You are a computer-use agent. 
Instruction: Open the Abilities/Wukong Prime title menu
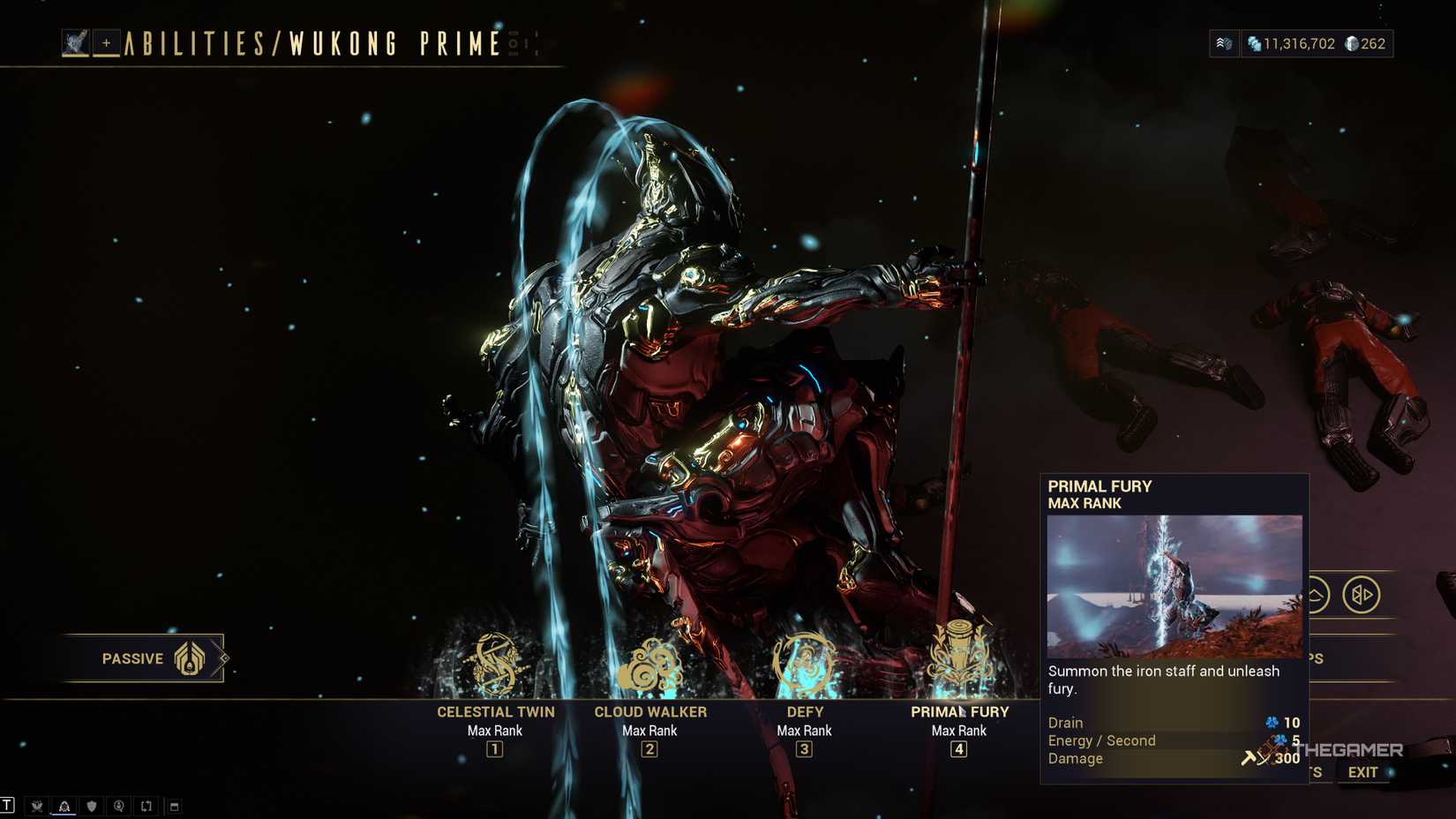(309, 41)
